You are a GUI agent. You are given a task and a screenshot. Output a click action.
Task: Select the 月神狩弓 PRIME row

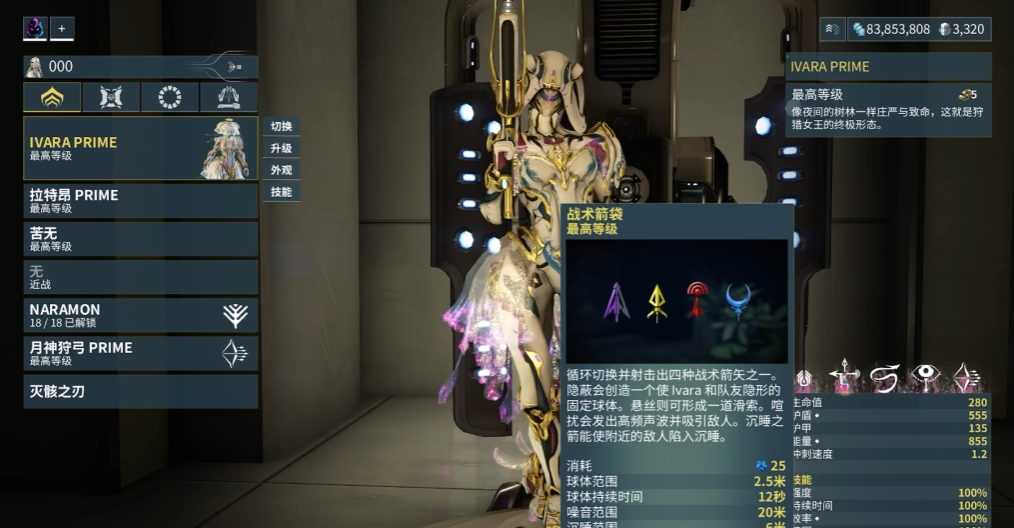click(x=140, y=353)
